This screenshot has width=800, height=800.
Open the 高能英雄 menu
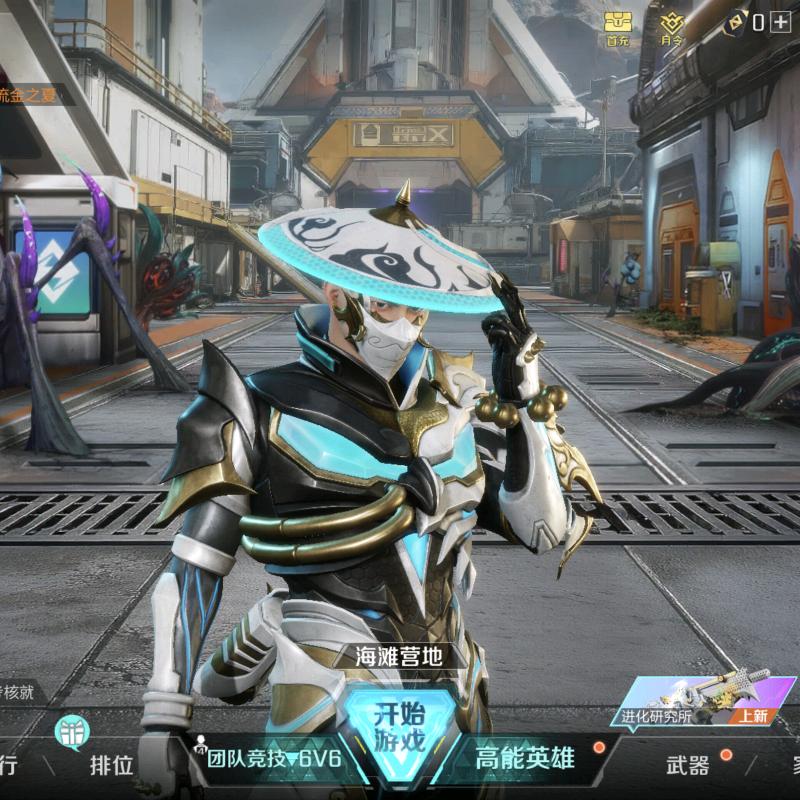(525, 758)
